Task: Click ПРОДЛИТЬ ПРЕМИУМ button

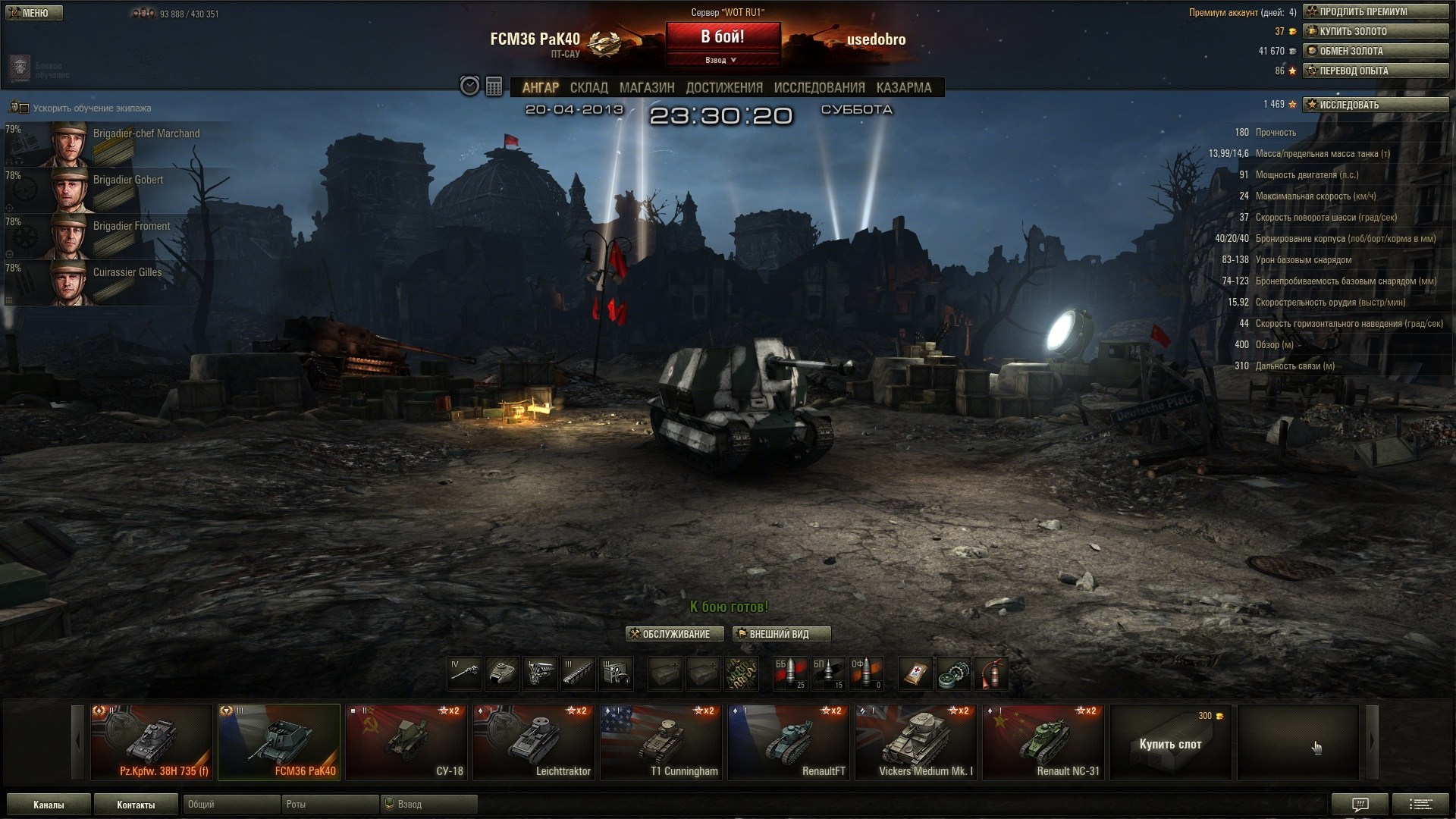Action: coord(1375,11)
